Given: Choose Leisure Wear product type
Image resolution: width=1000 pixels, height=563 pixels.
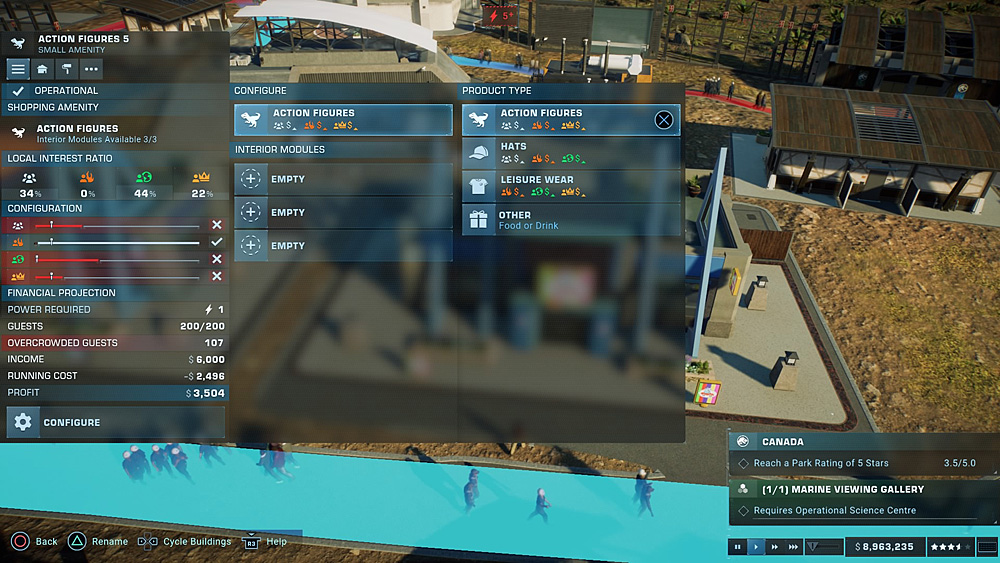Looking at the screenshot, I should click(570, 186).
